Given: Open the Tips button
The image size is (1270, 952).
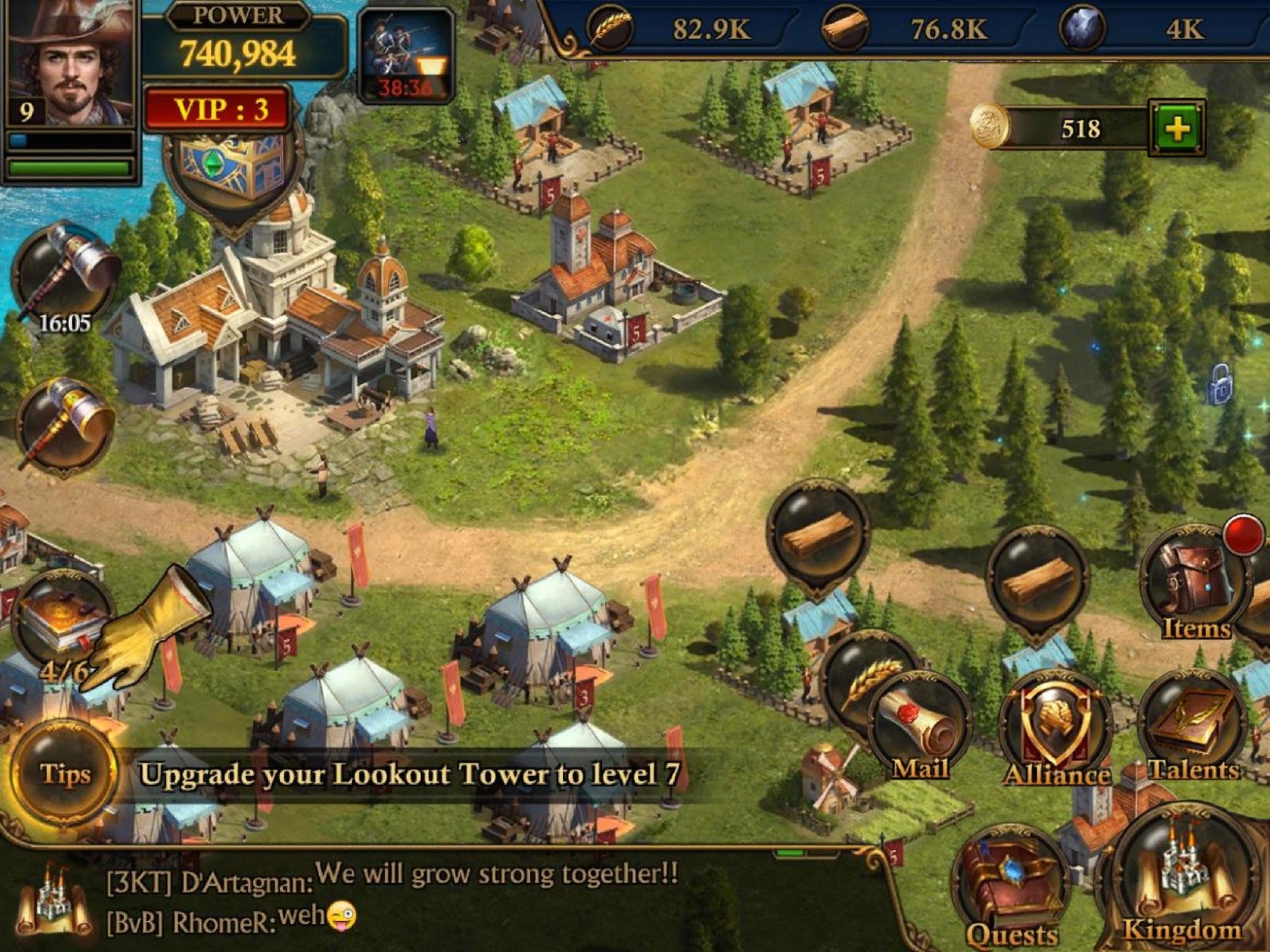Looking at the screenshot, I should point(64,773).
